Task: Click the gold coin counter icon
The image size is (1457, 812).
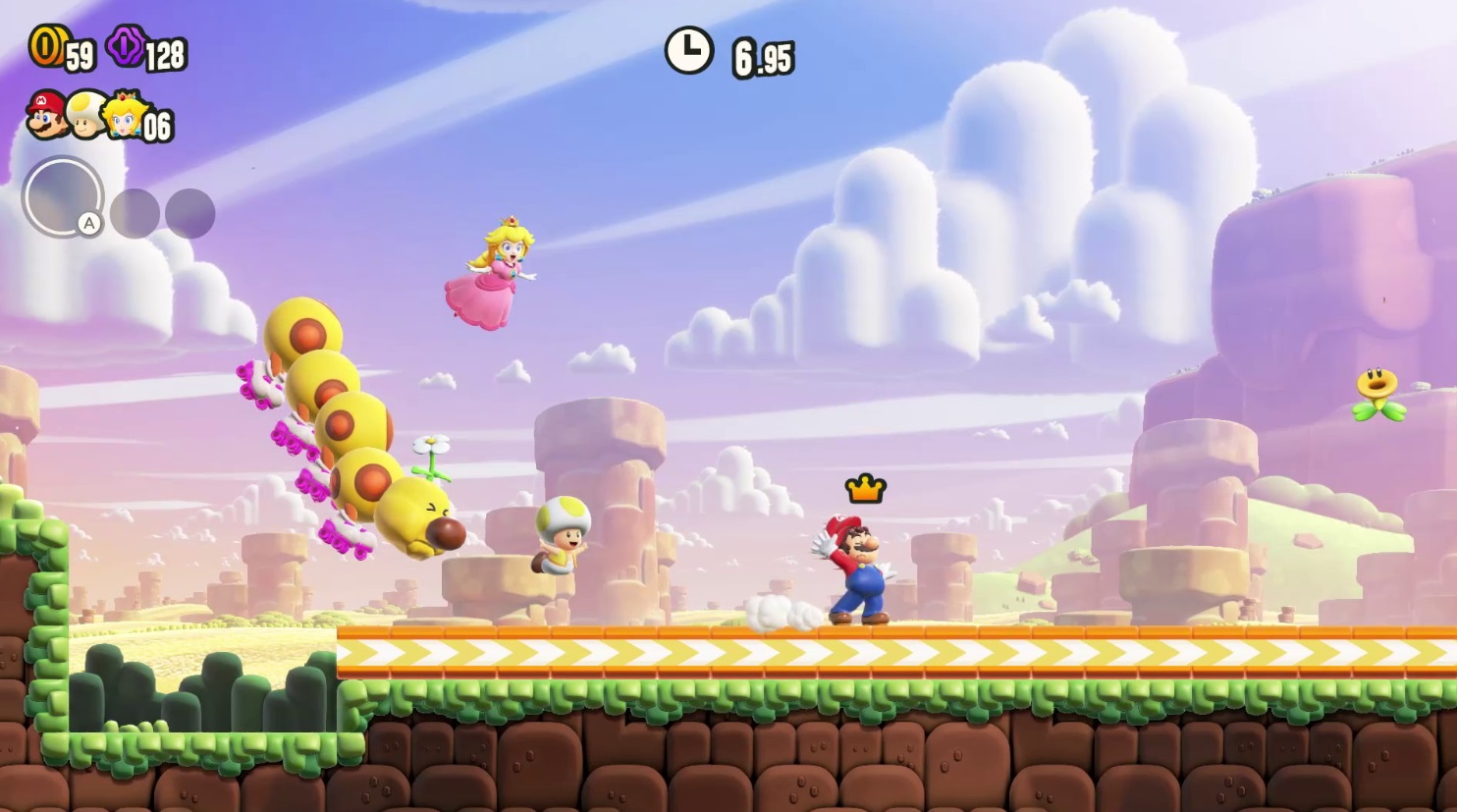Action: pos(47,48)
